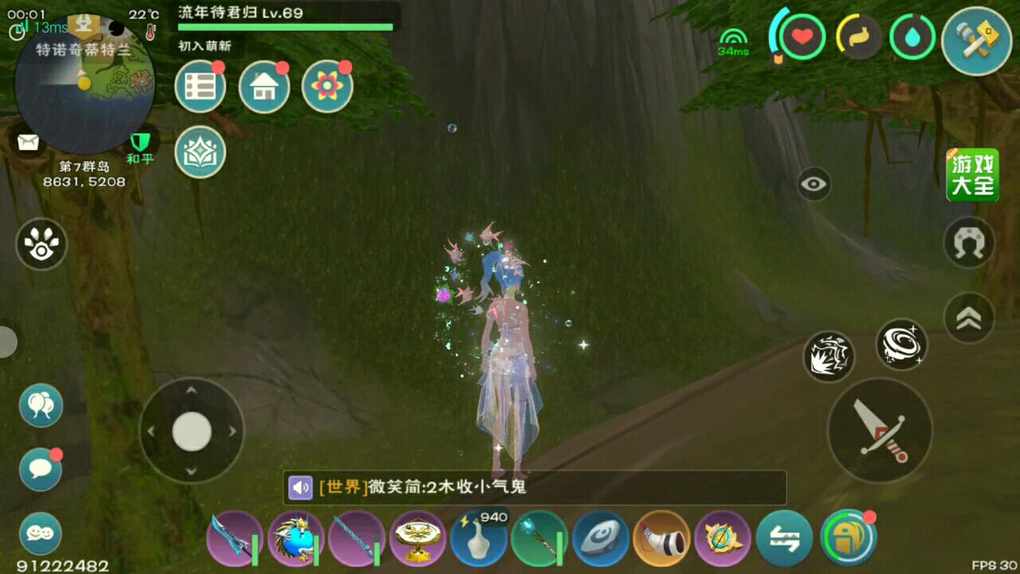Tap the flower event icon
1020x574 pixels.
[327, 87]
